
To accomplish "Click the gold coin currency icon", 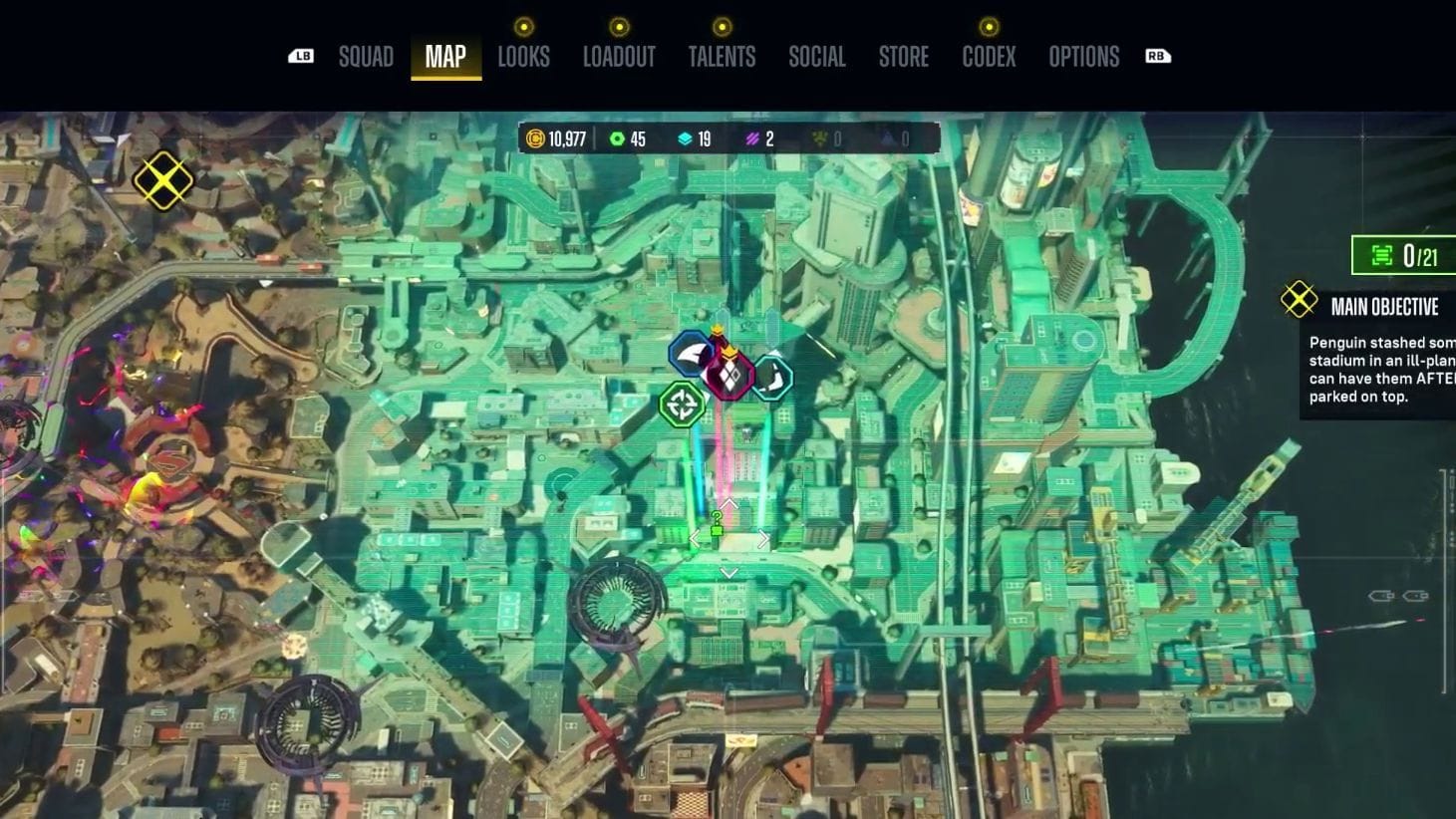I will point(535,139).
